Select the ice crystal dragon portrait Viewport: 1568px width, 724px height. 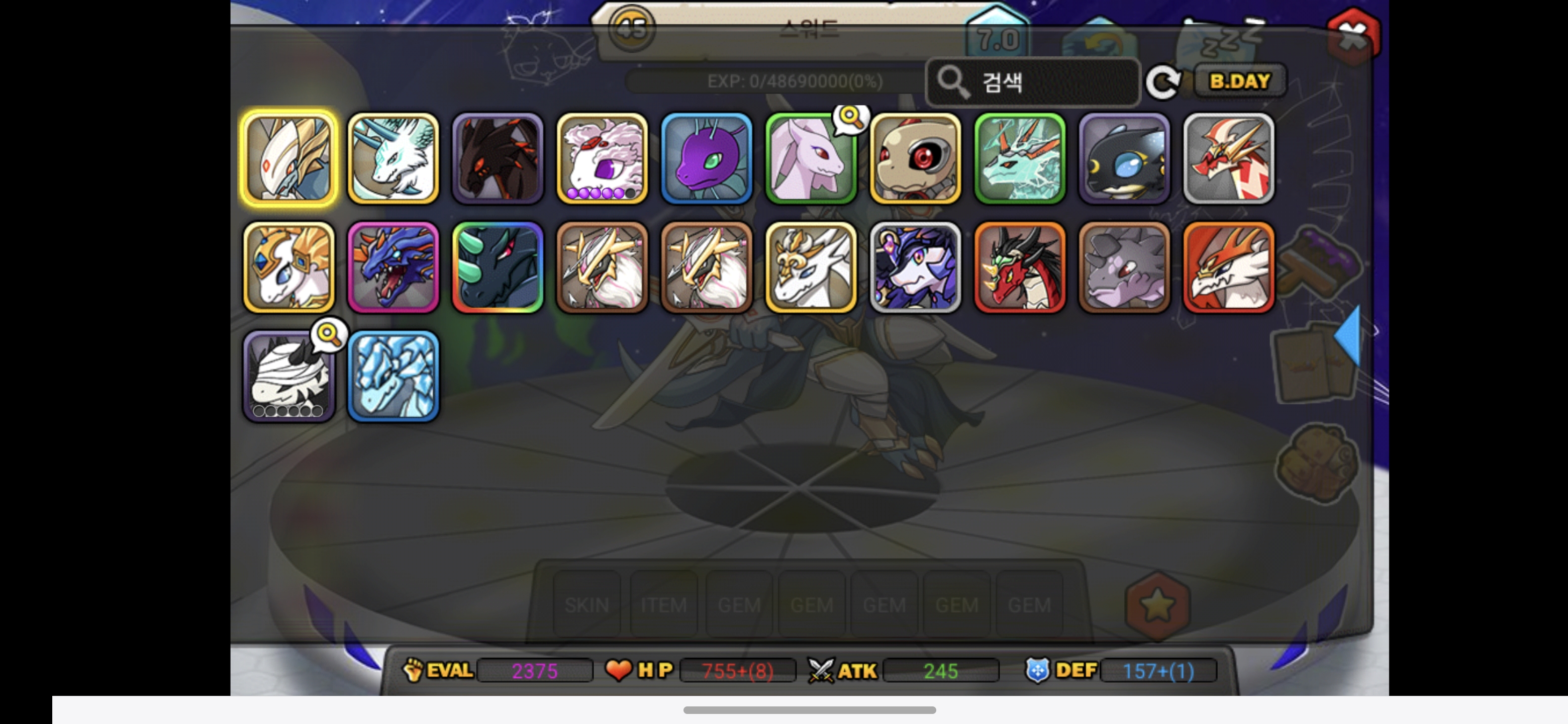point(393,376)
